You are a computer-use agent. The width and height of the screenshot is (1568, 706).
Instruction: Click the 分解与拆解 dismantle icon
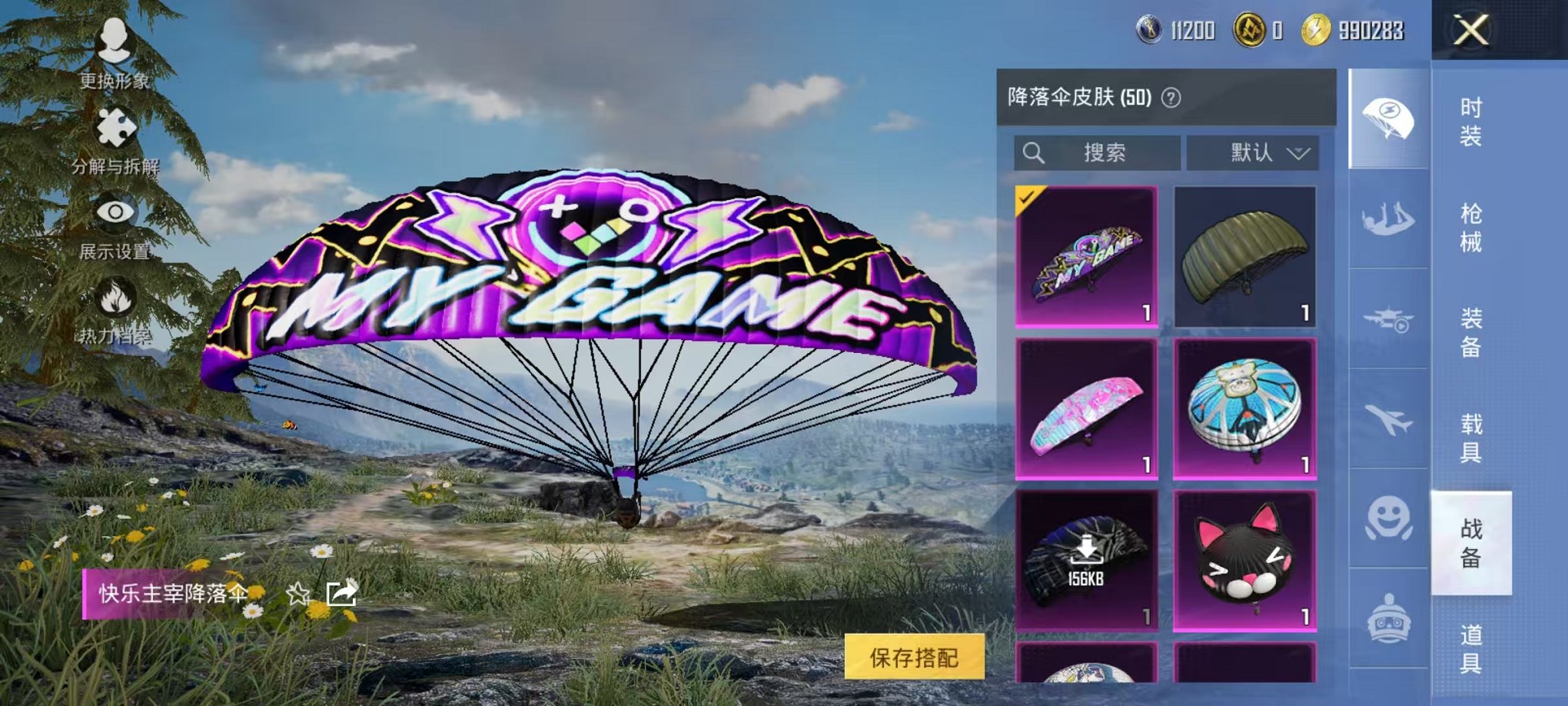click(x=114, y=127)
